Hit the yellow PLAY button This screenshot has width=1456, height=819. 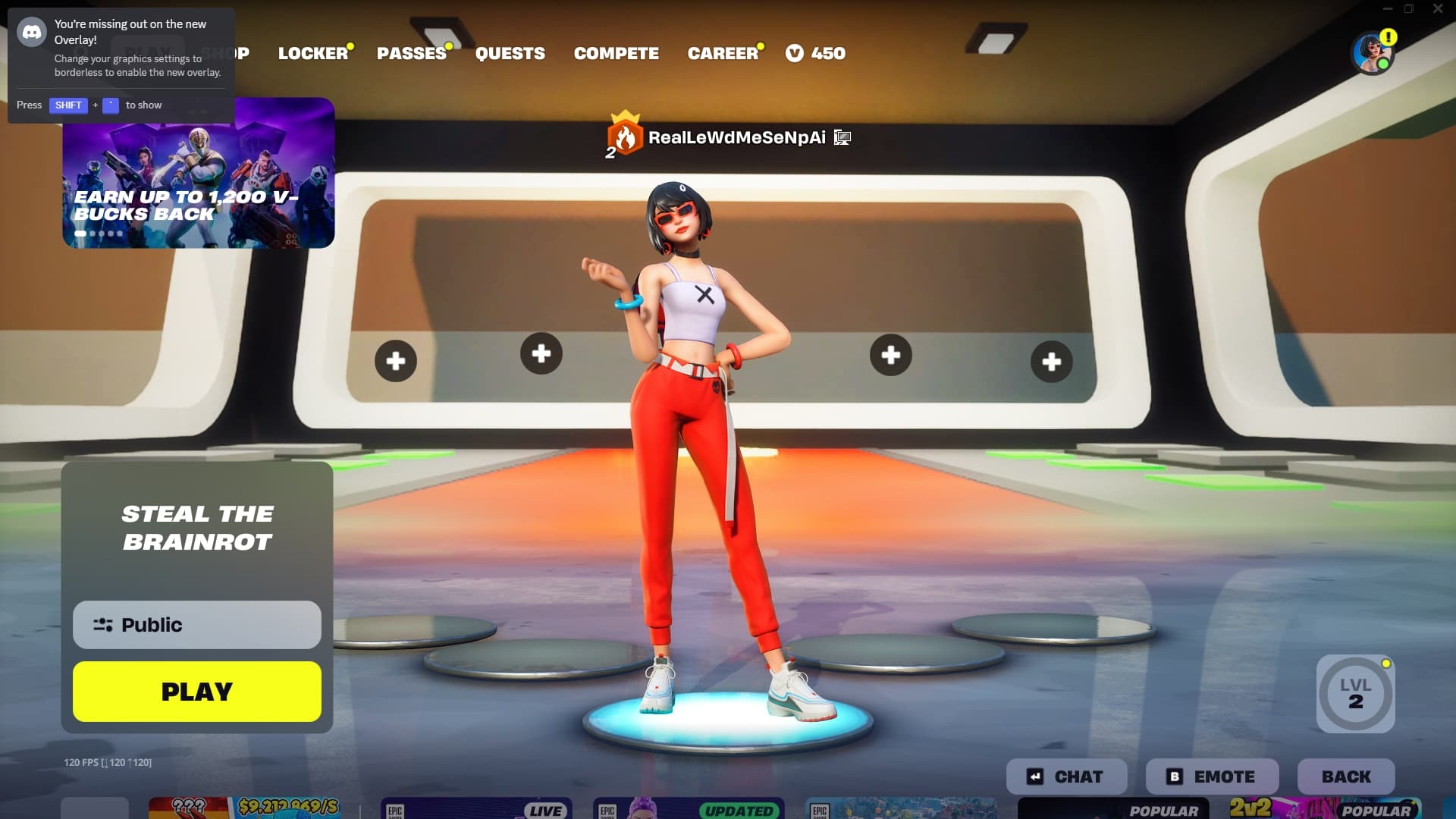(x=197, y=692)
